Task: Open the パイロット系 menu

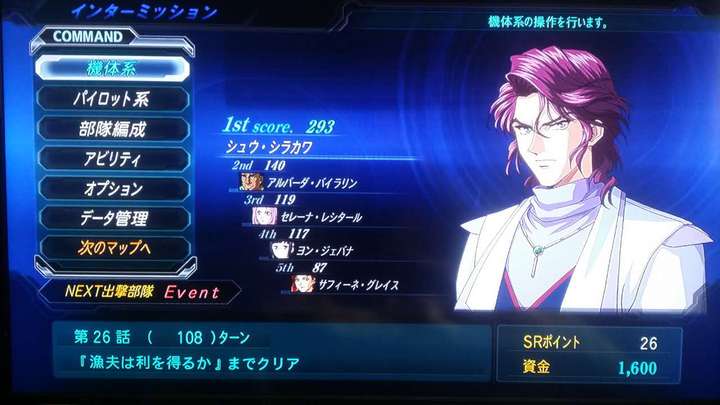Action: (x=112, y=99)
